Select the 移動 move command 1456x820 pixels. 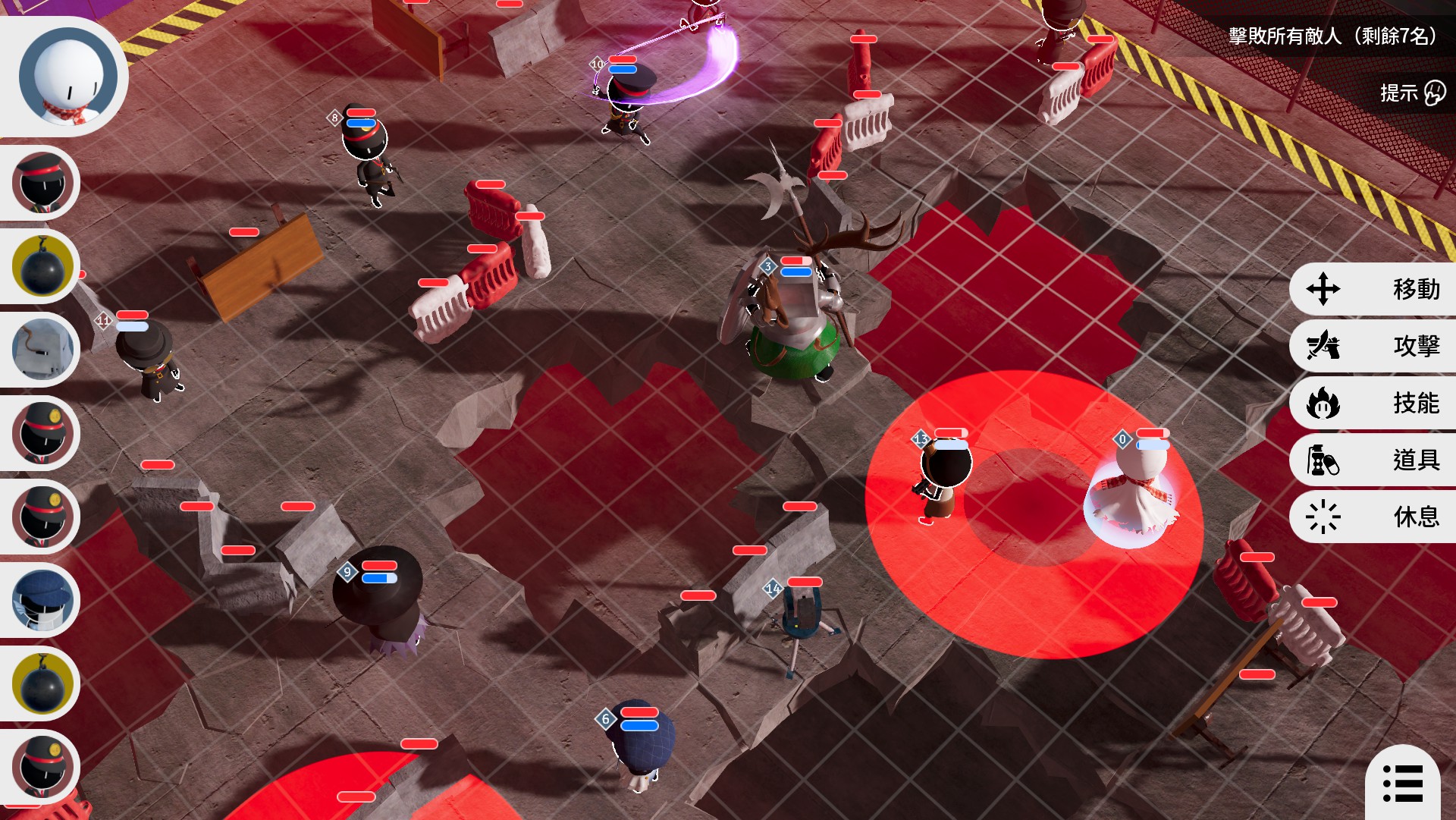(1373, 289)
